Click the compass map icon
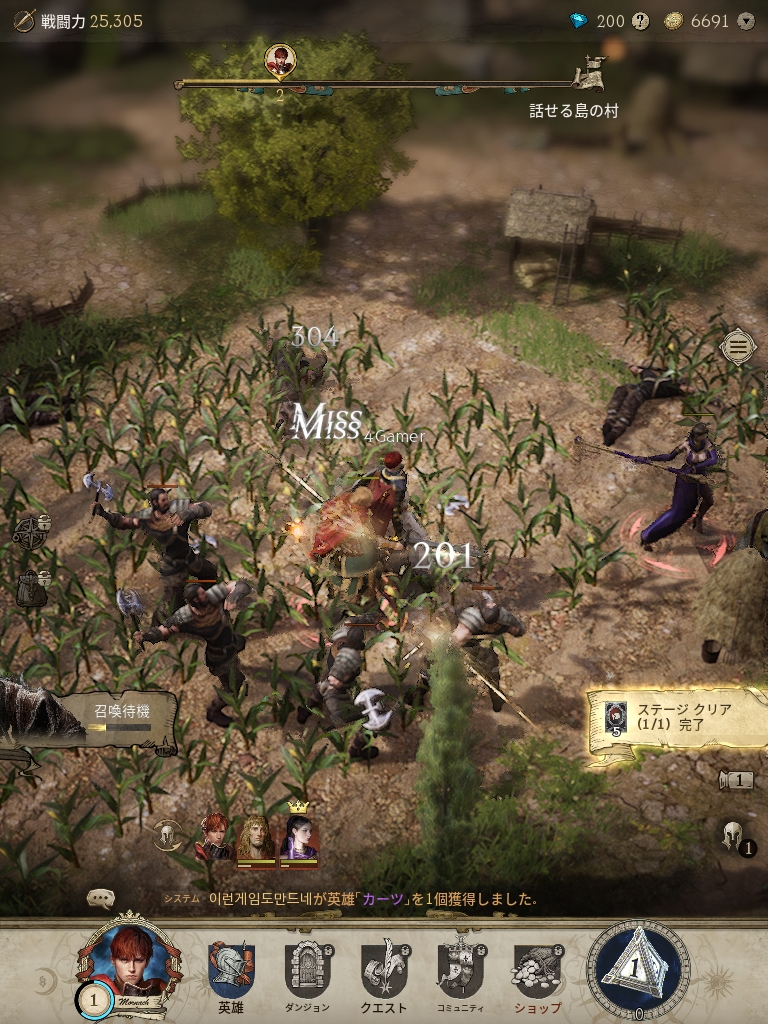This screenshot has height=1024, width=768. (30, 531)
